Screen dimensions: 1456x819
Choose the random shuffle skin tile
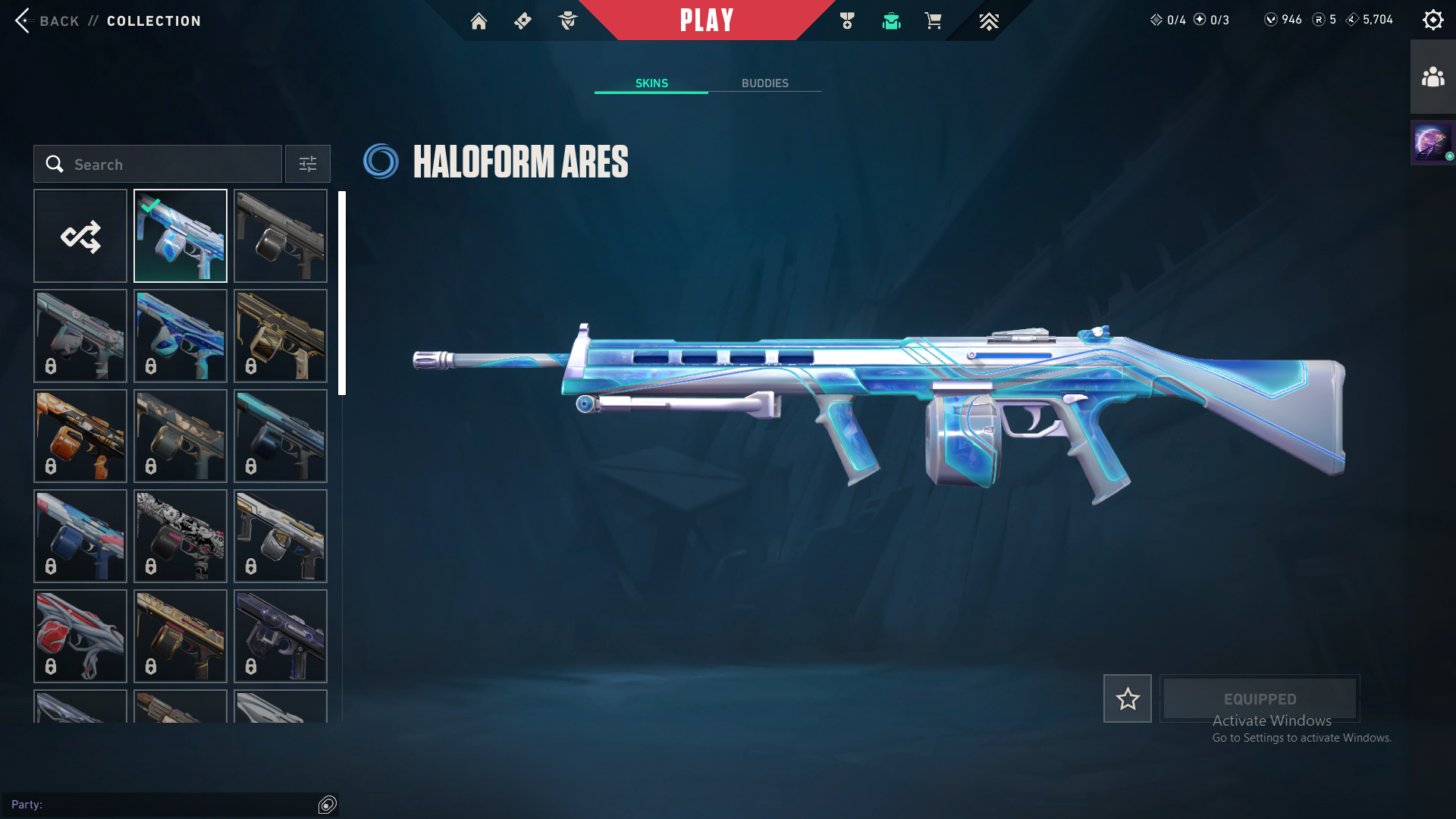80,236
